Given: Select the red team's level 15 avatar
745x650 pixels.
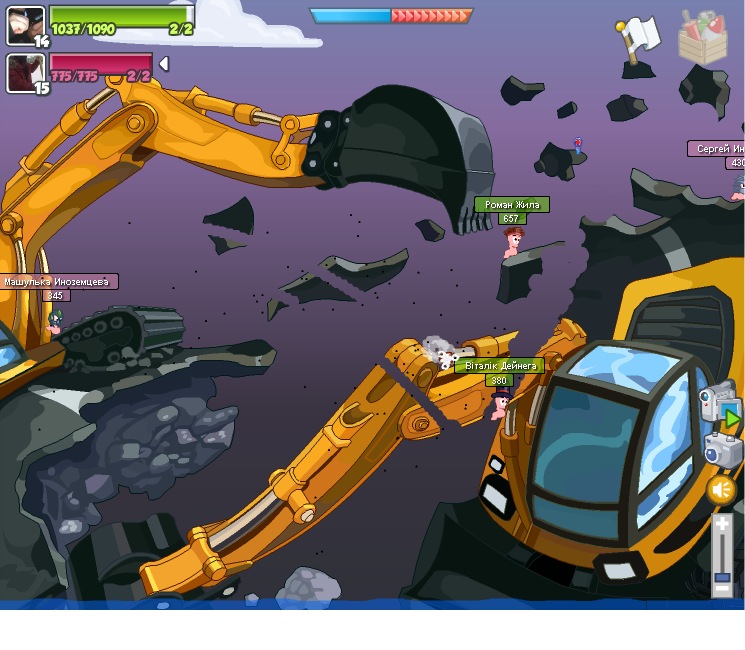Looking at the screenshot, I should pos(26,73).
